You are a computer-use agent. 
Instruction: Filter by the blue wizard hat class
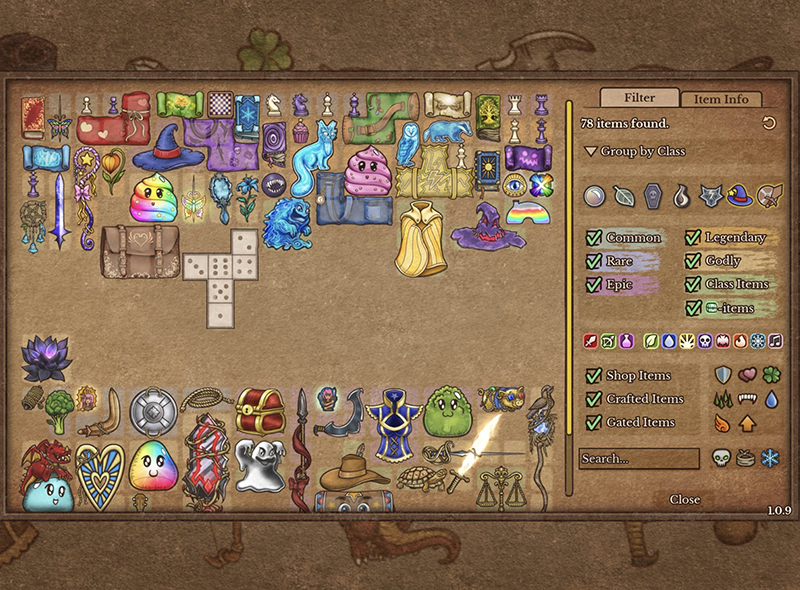click(x=739, y=194)
